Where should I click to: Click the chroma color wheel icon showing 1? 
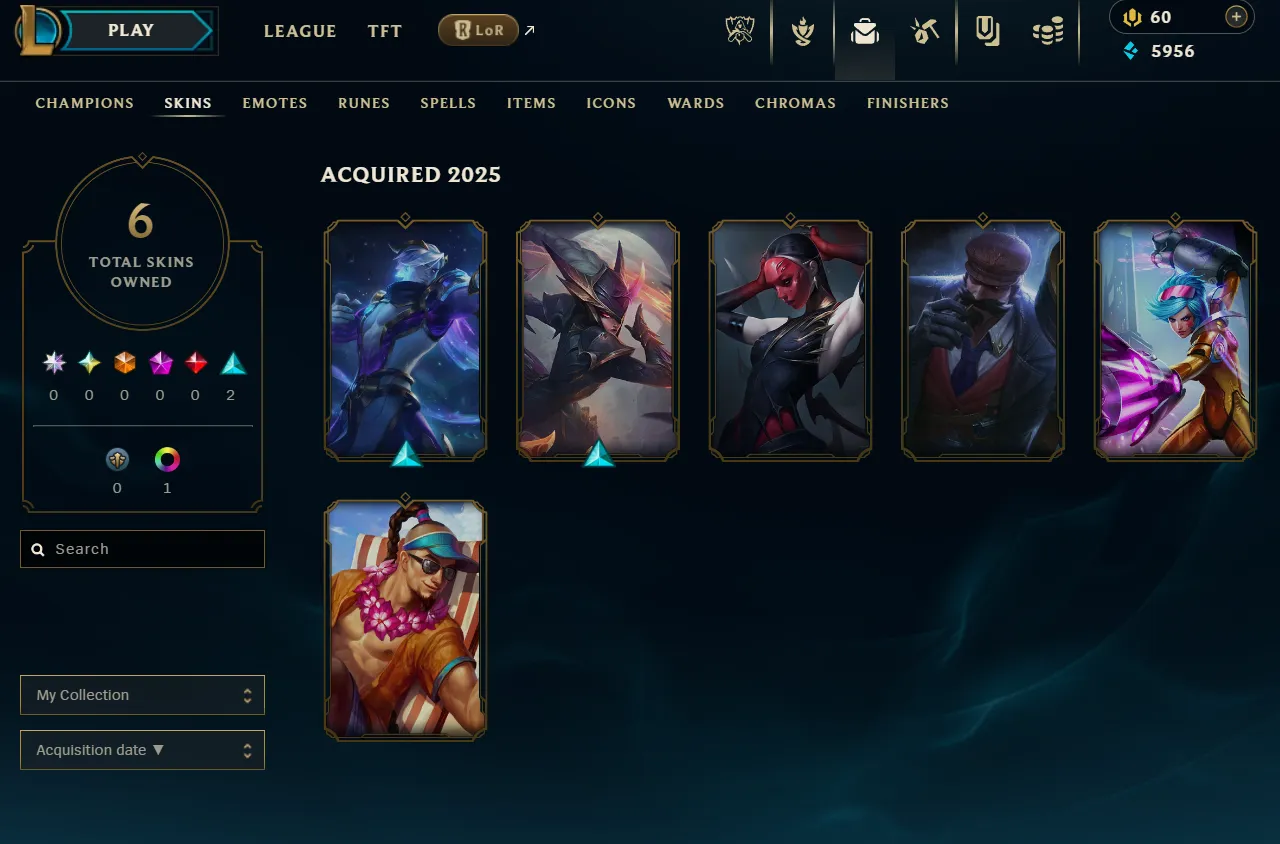167,460
